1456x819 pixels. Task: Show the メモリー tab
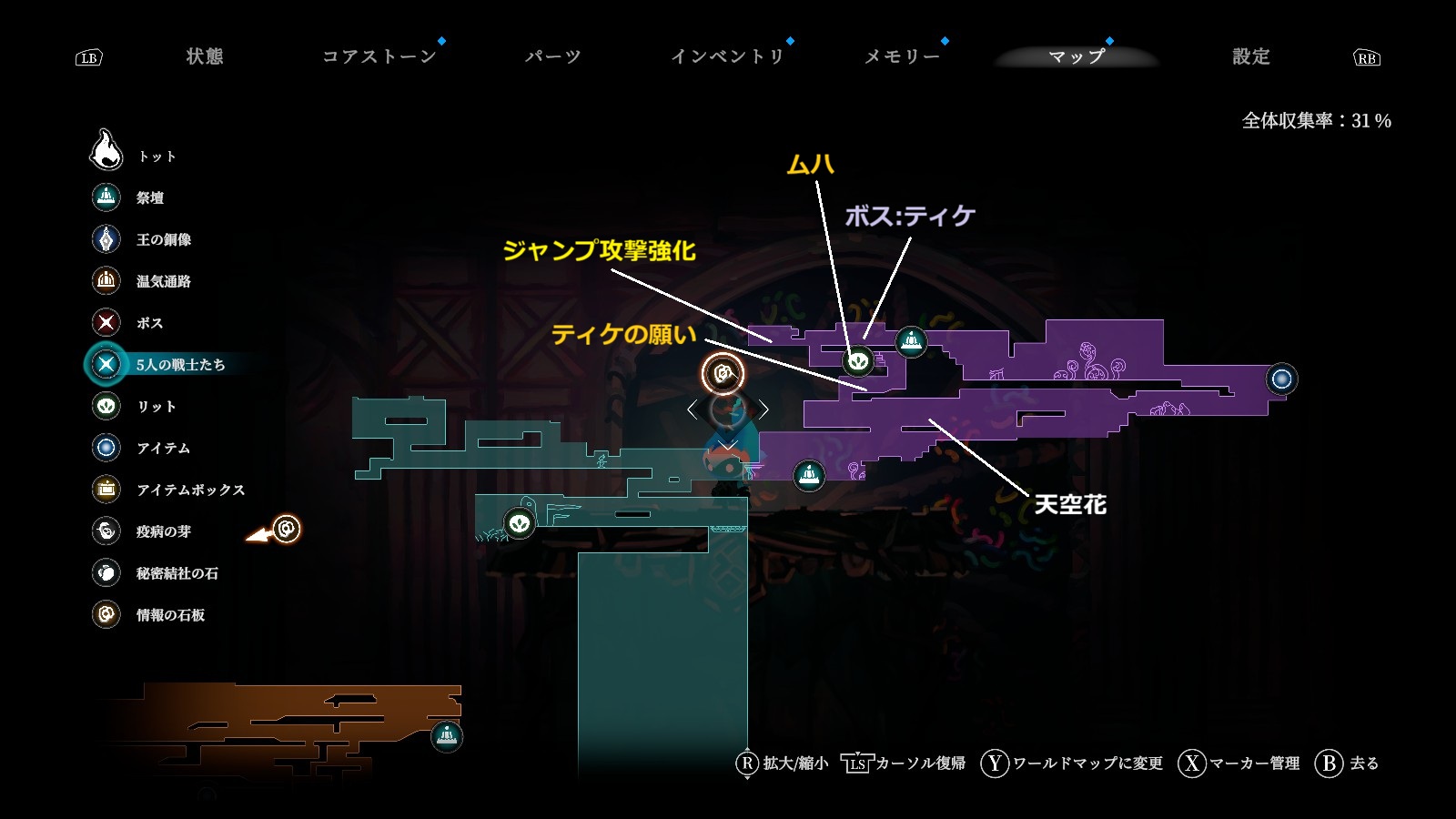point(902,56)
